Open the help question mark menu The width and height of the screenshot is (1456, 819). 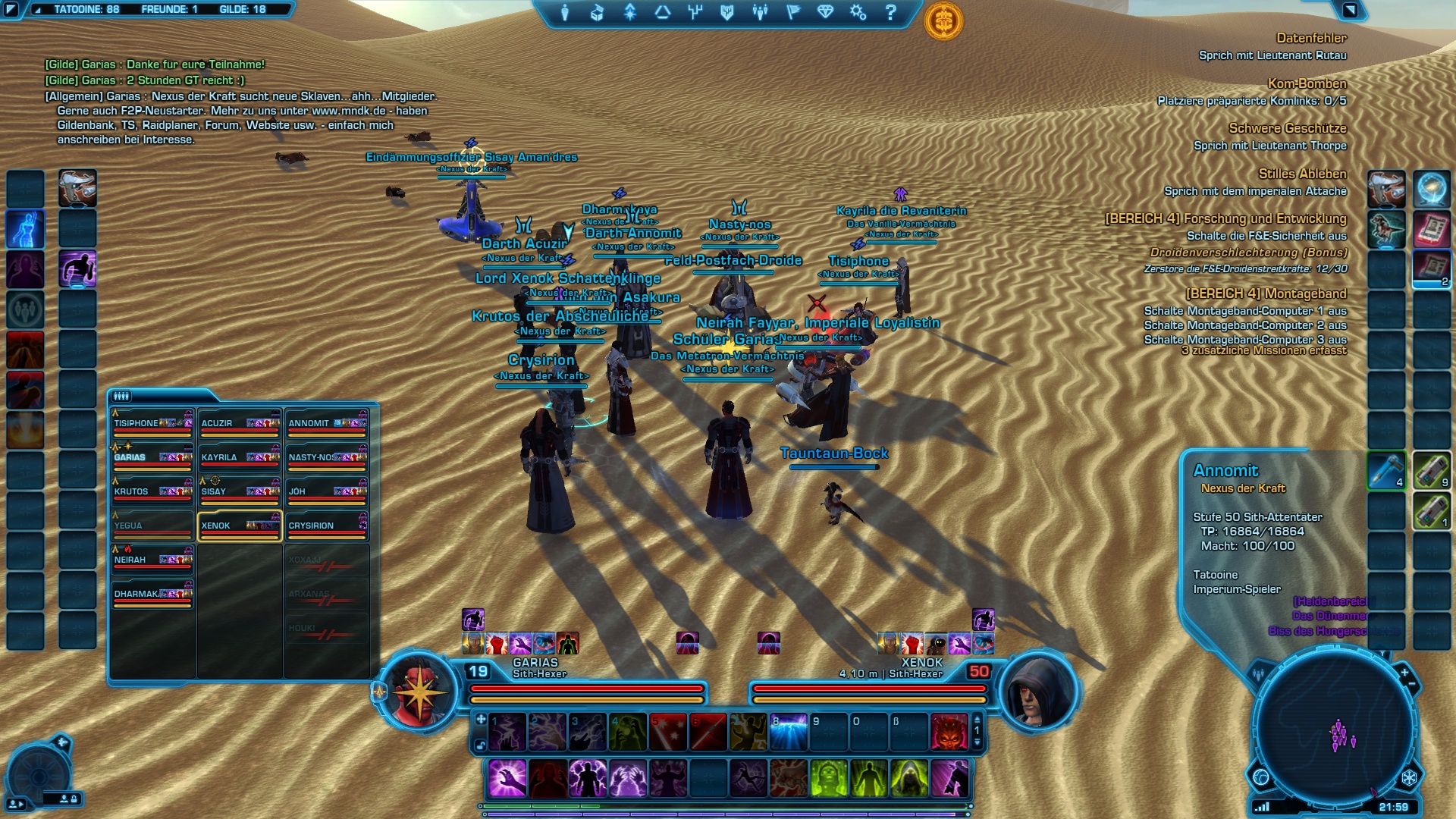pyautogui.click(x=891, y=12)
